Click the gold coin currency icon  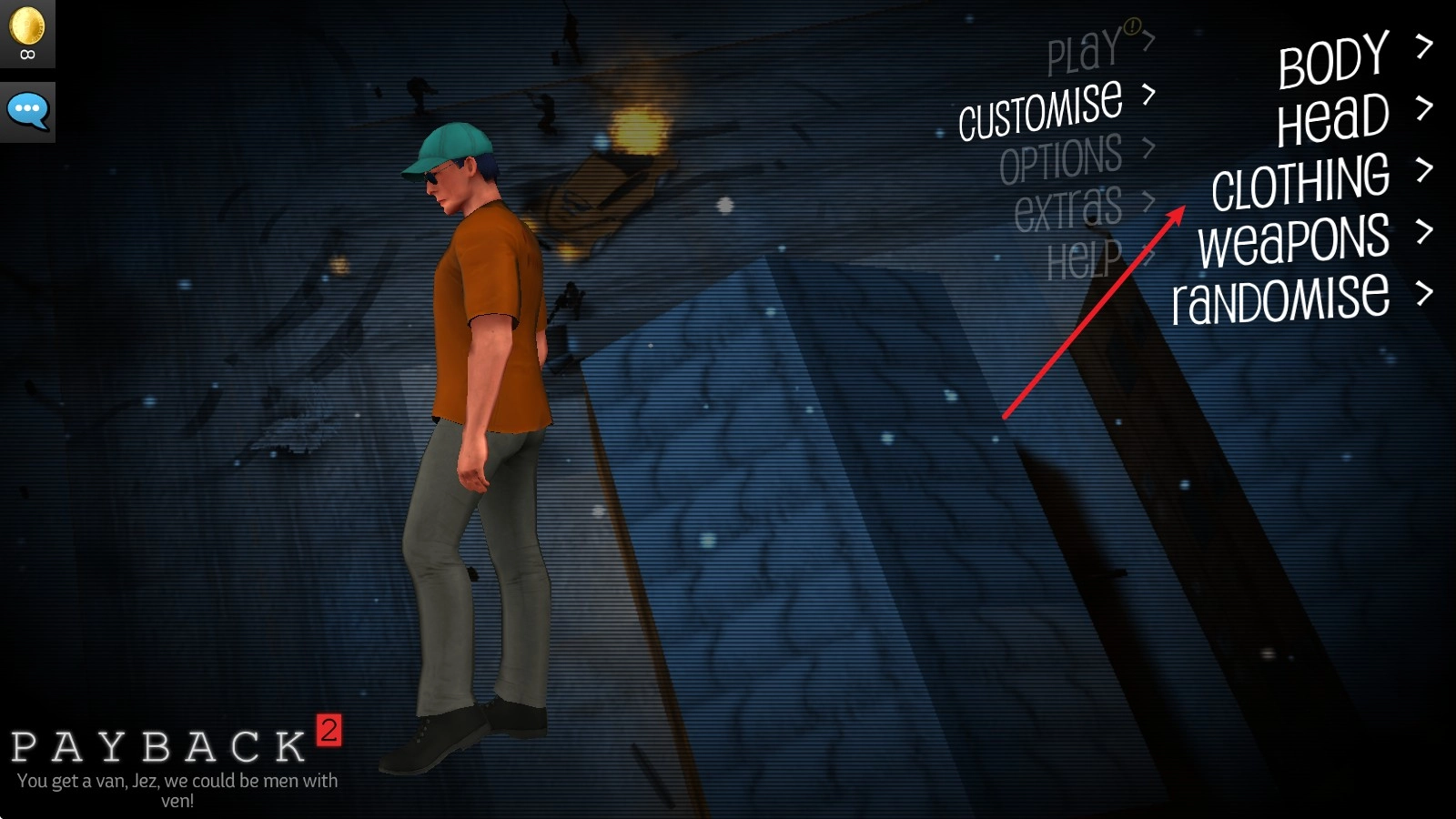click(27, 25)
